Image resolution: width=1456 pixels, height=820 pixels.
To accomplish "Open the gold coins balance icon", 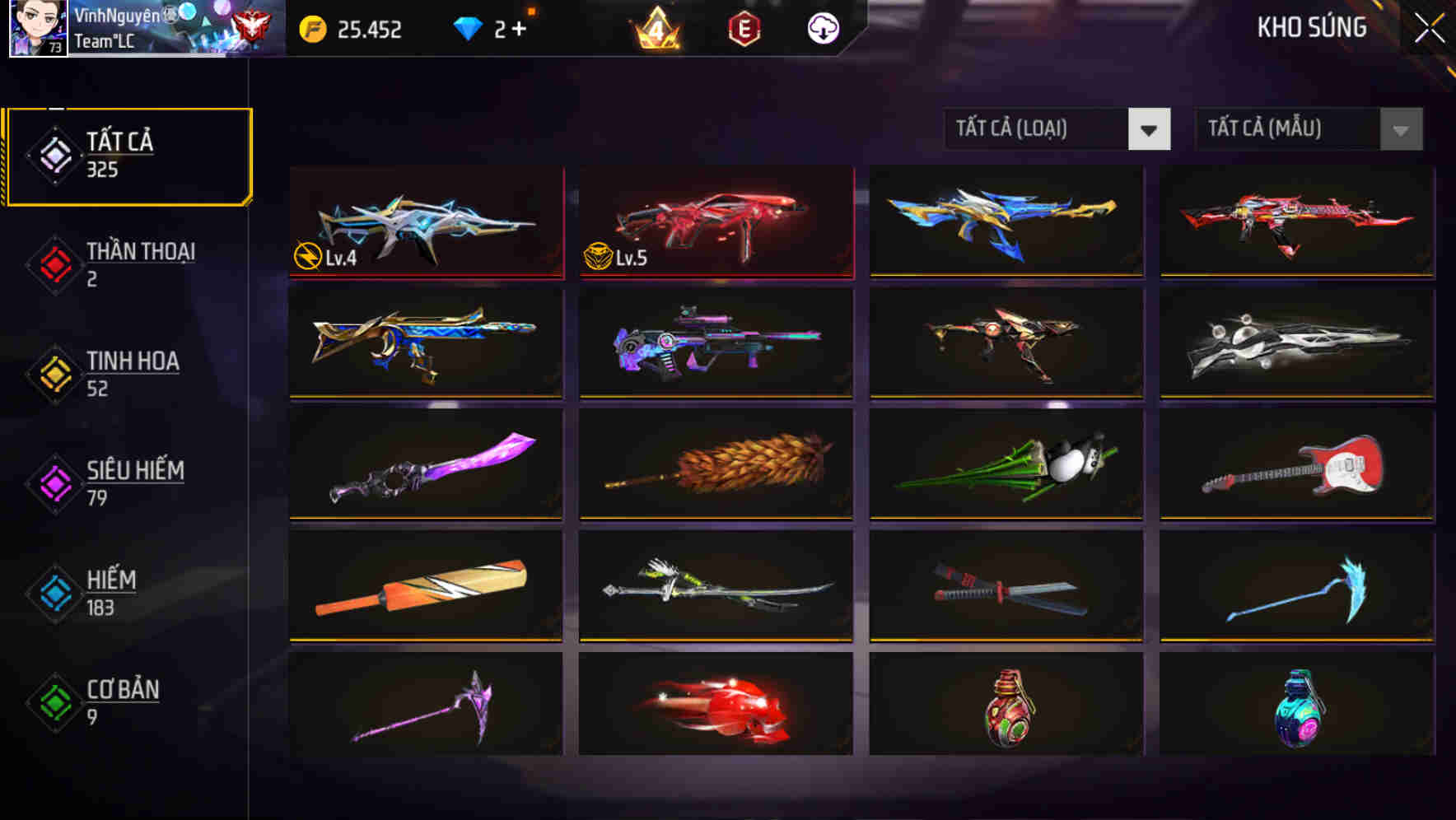I will [x=311, y=27].
